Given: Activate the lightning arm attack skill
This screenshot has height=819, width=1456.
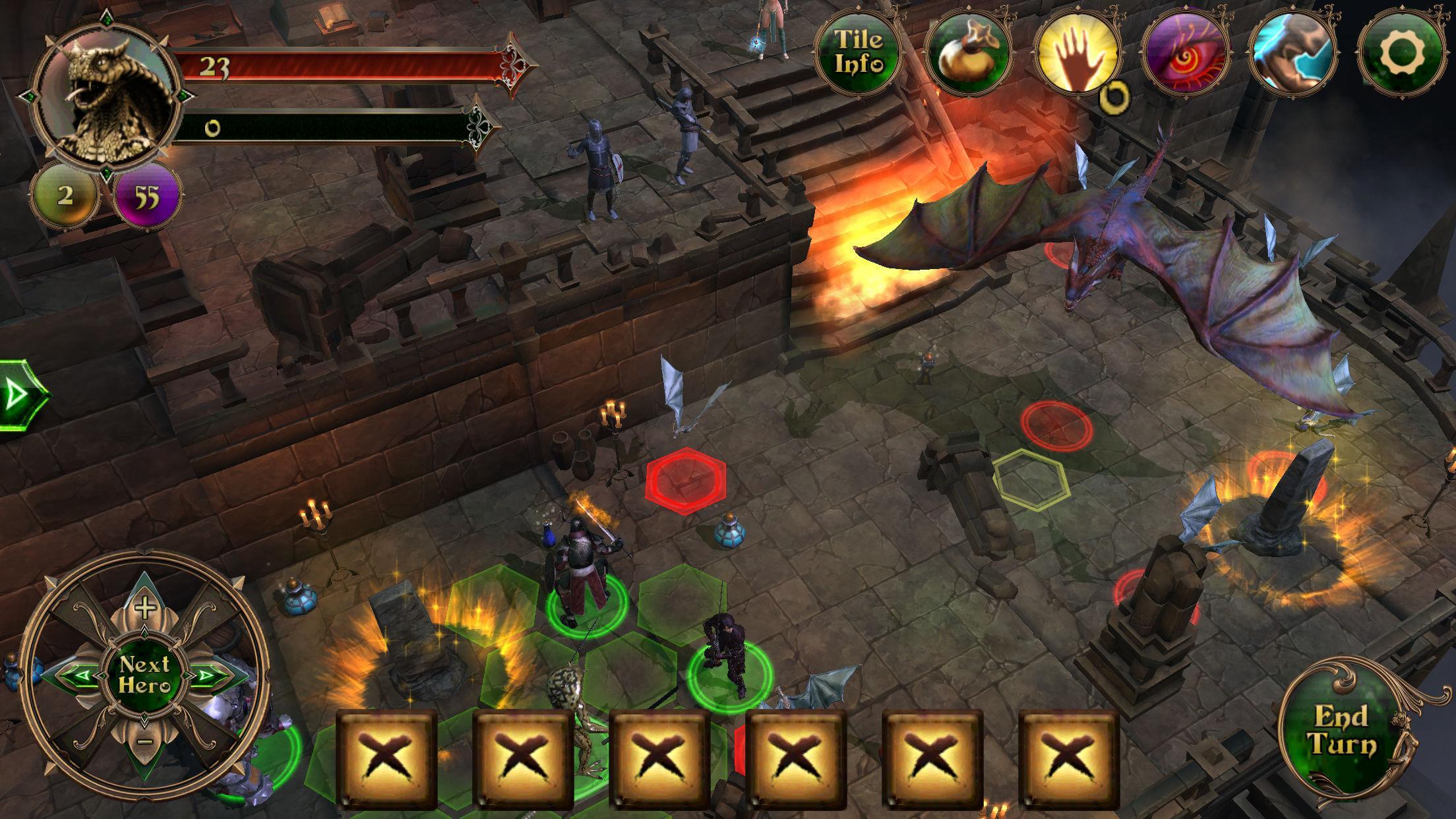Looking at the screenshot, I should 1293,53.
